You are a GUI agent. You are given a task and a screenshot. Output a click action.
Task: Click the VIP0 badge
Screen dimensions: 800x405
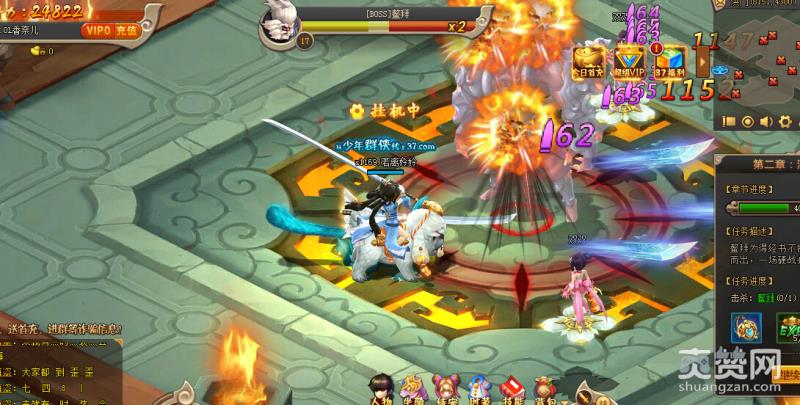pyautogui.click(x=97, y=30)
